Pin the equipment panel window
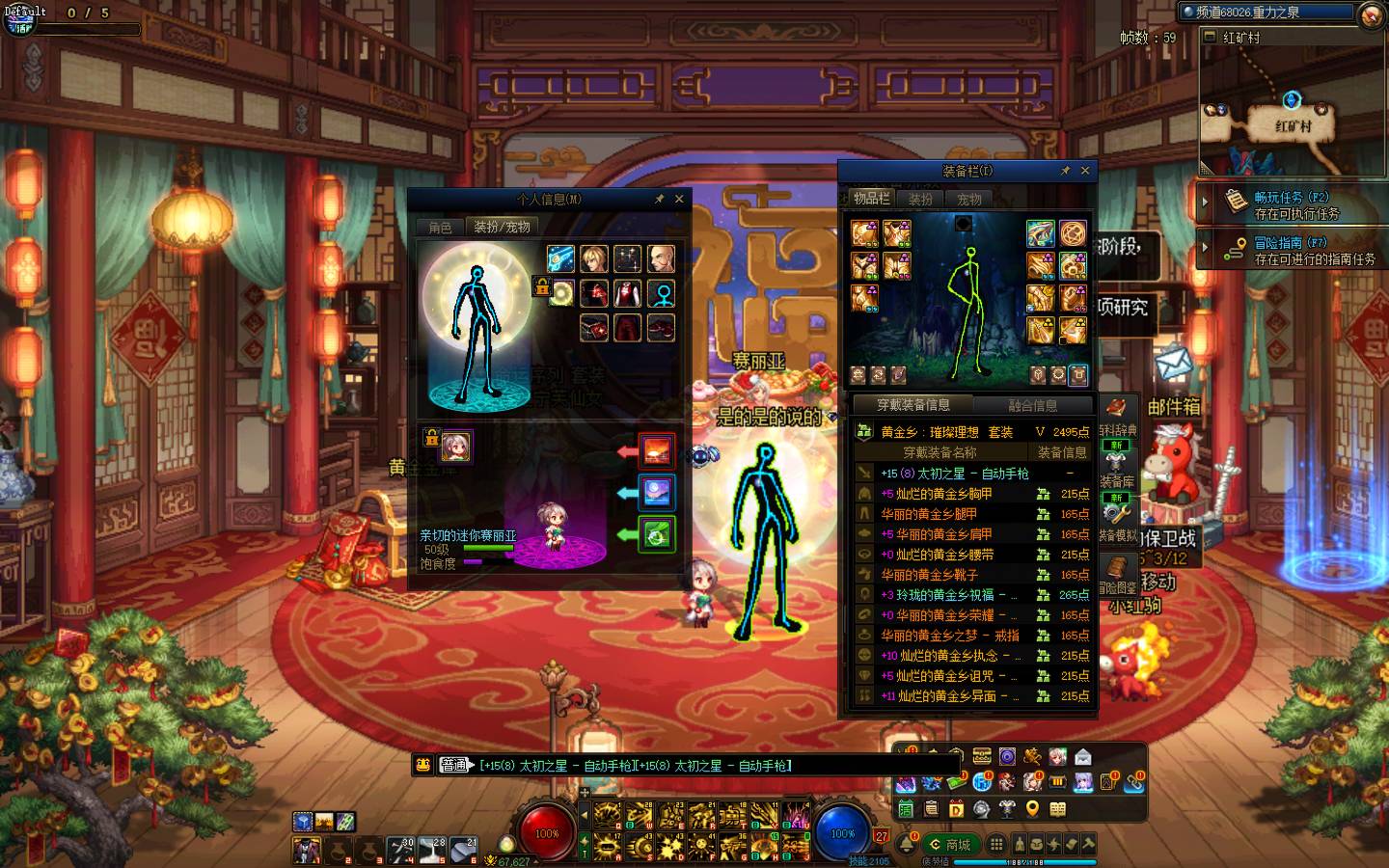Image resolution: width=1389 pixels, height=868 pixels. 1065,171
